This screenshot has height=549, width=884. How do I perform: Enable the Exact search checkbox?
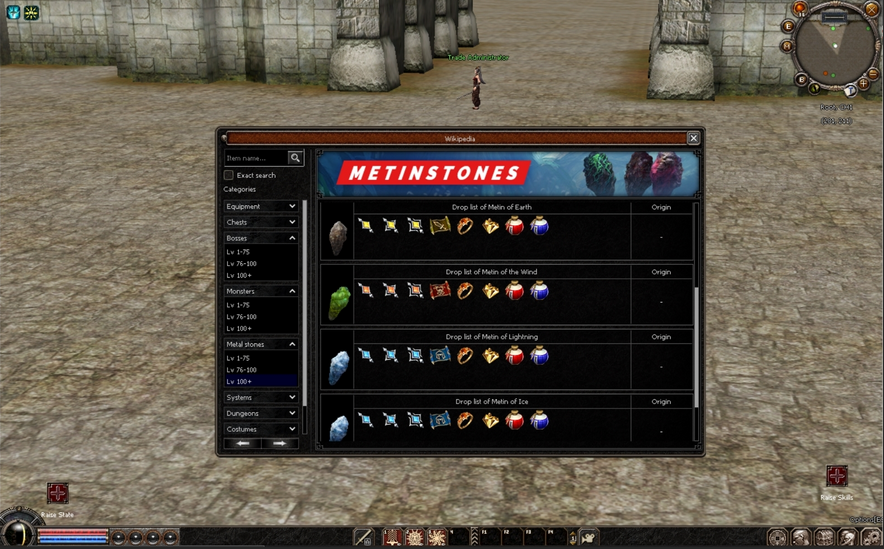(x=229, y=175)
